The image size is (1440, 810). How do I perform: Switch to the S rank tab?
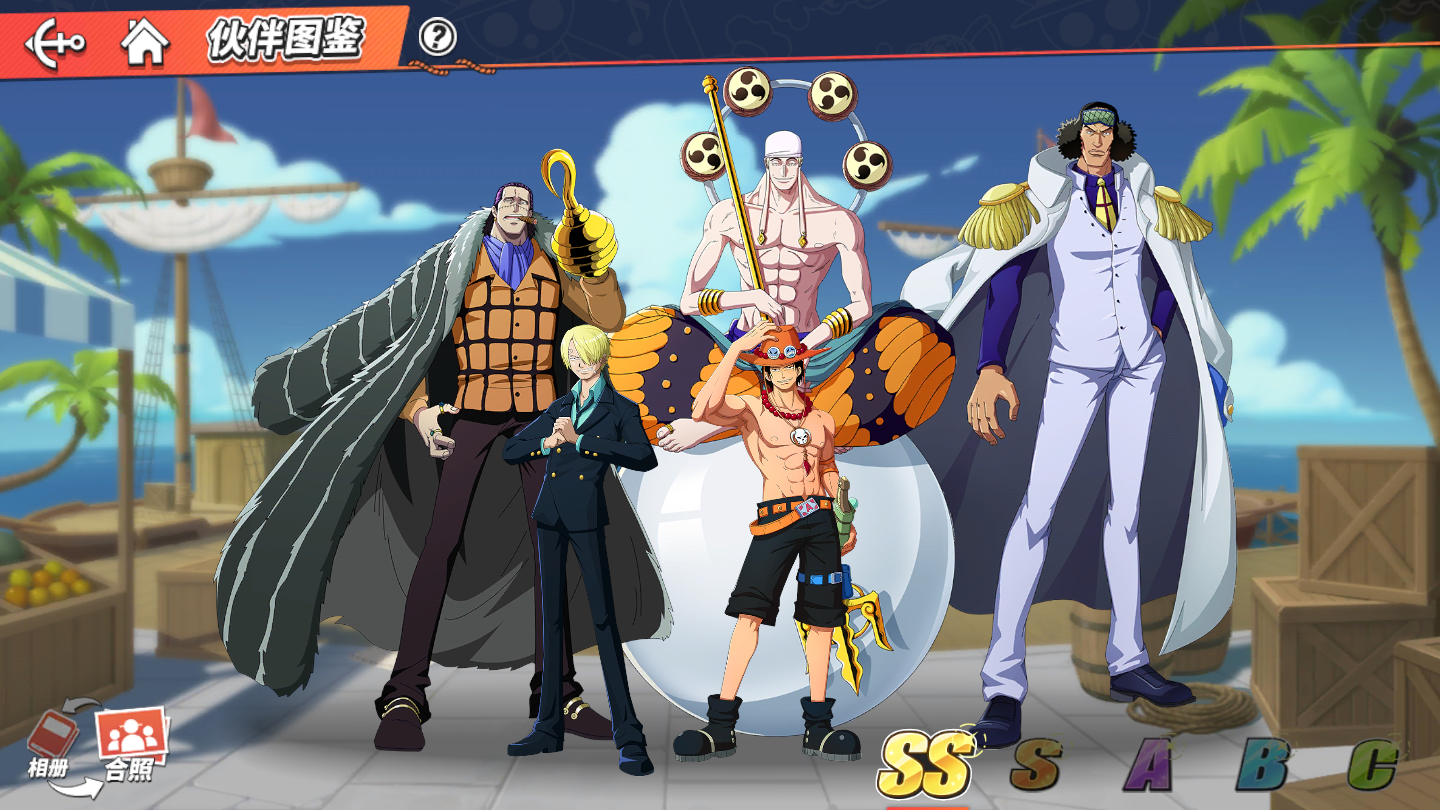tap(1035, 765)
